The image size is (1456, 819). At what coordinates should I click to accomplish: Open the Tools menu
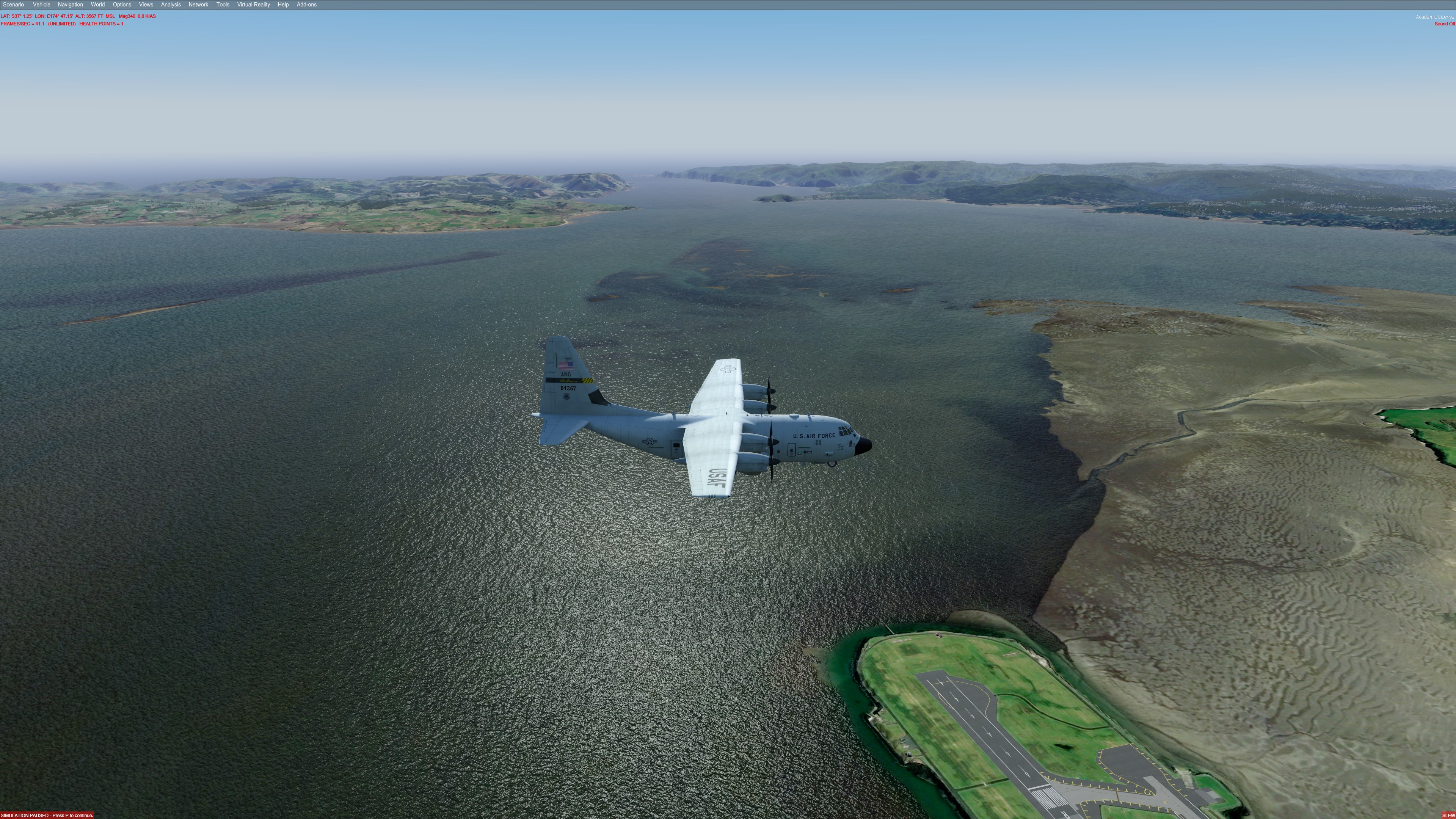(223, 5)
